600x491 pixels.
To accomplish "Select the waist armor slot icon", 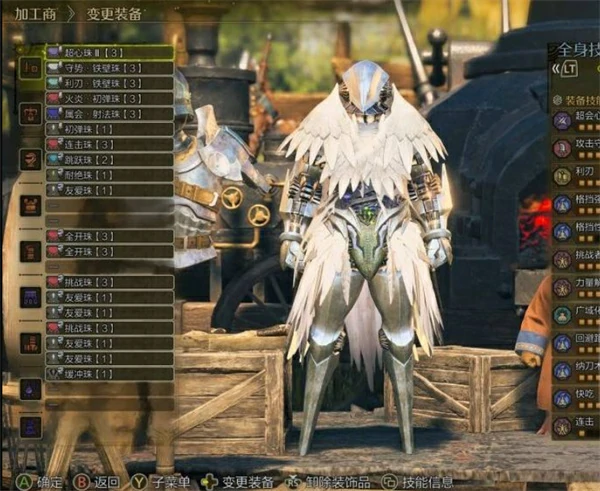I will pos(30,297).
